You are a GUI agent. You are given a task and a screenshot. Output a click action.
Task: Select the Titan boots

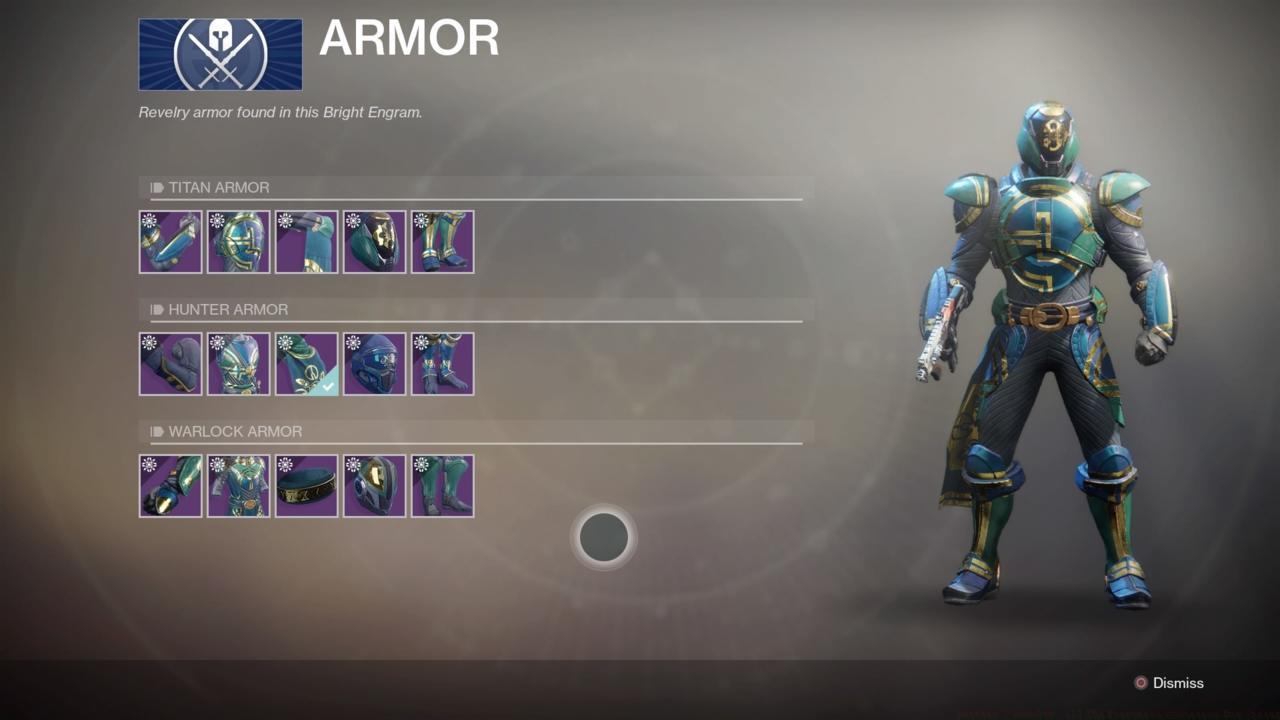442,241
